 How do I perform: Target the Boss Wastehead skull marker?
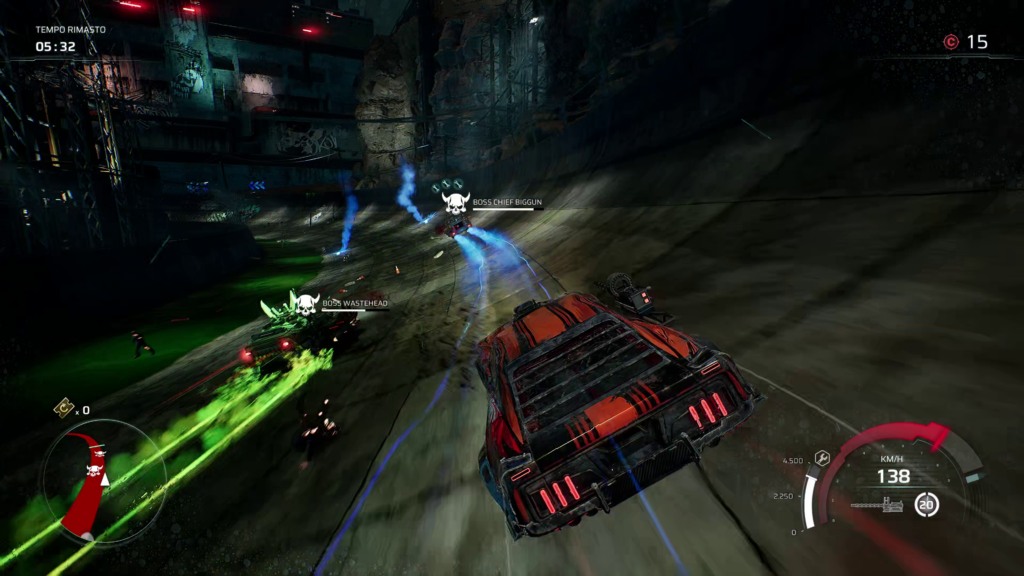tap(306, 302)
